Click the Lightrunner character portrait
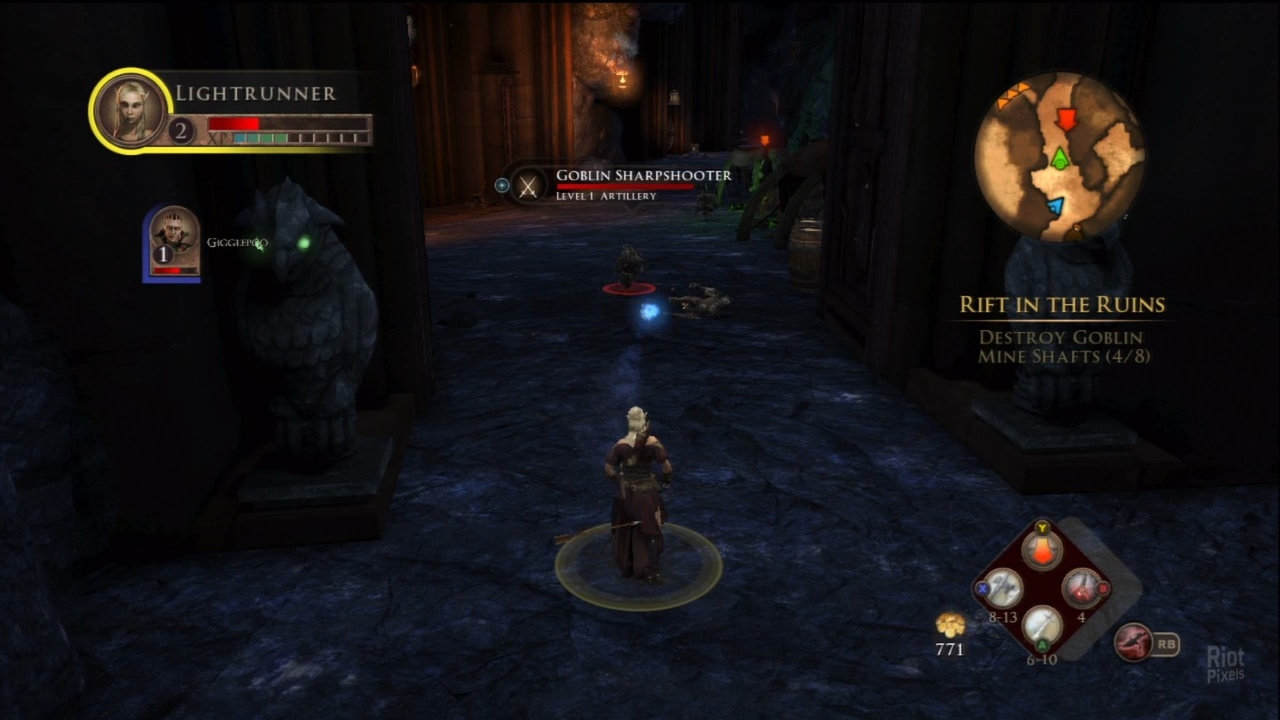Screen dimensions: 1280x720 coord(130,111)
